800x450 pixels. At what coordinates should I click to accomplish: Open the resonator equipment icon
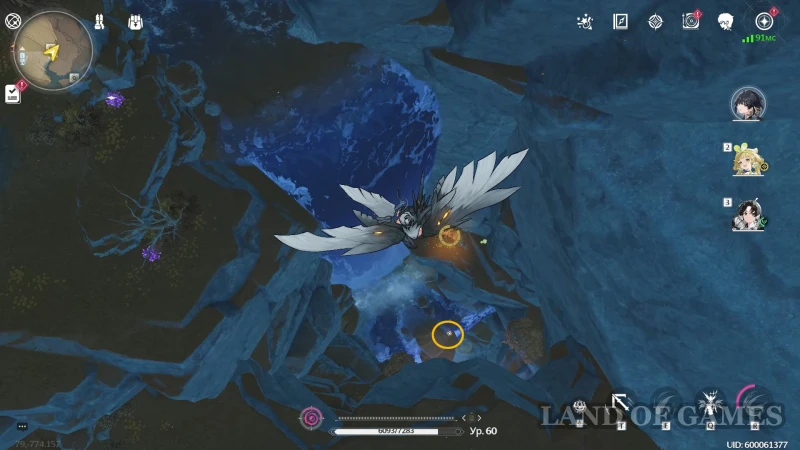pyautogui.click(x=100, y=21)
